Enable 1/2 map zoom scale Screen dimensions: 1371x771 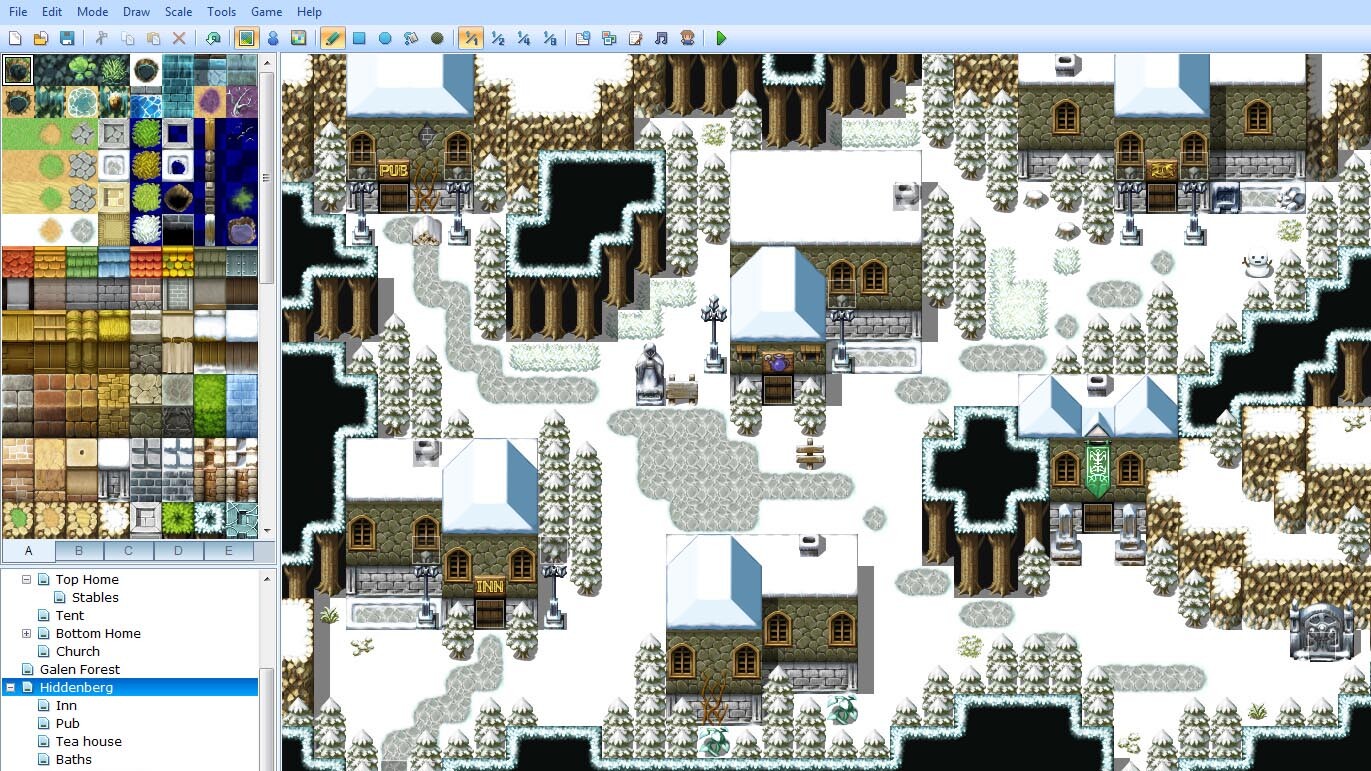[497, 38]
